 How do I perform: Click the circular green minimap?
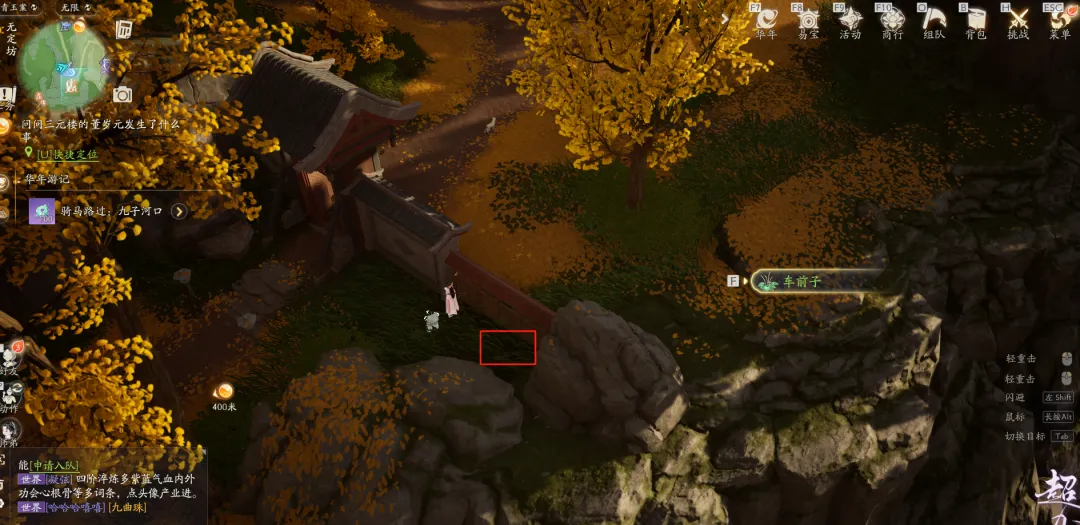click(63, 66)
